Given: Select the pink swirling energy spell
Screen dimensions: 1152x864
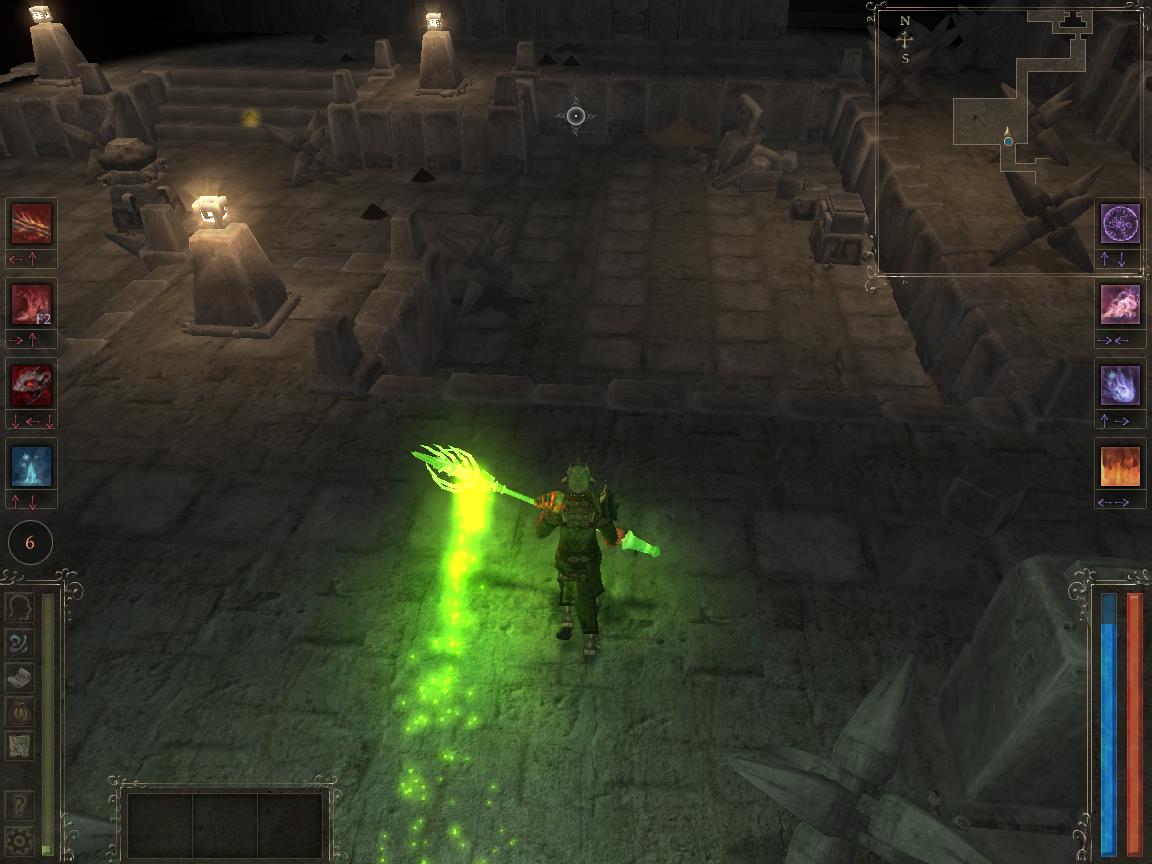Looking at the screenshot, I should coord(1120,304).
